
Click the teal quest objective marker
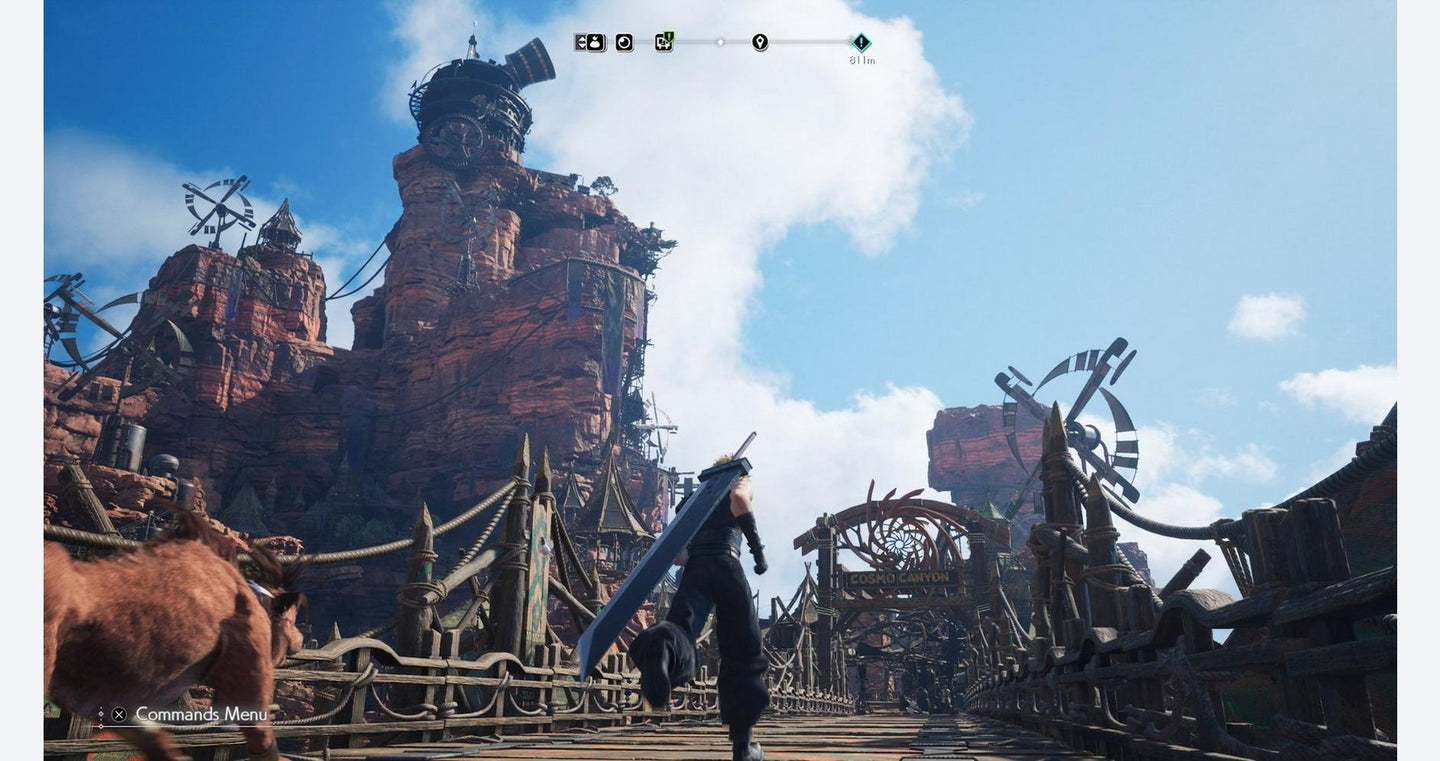[861, 42]
